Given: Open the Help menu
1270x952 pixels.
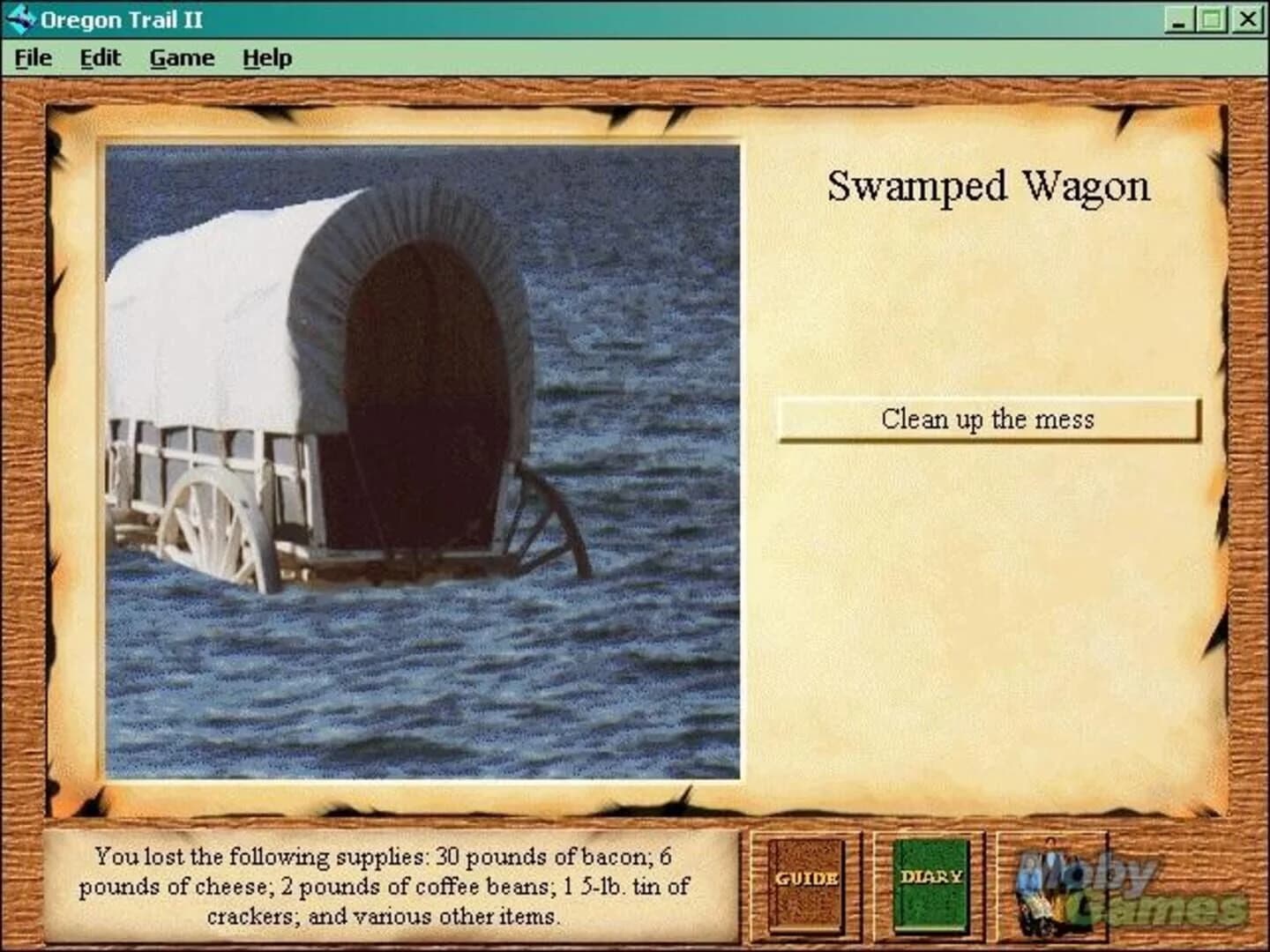Looking at the screenshot, I should click(x=269, y=57).
